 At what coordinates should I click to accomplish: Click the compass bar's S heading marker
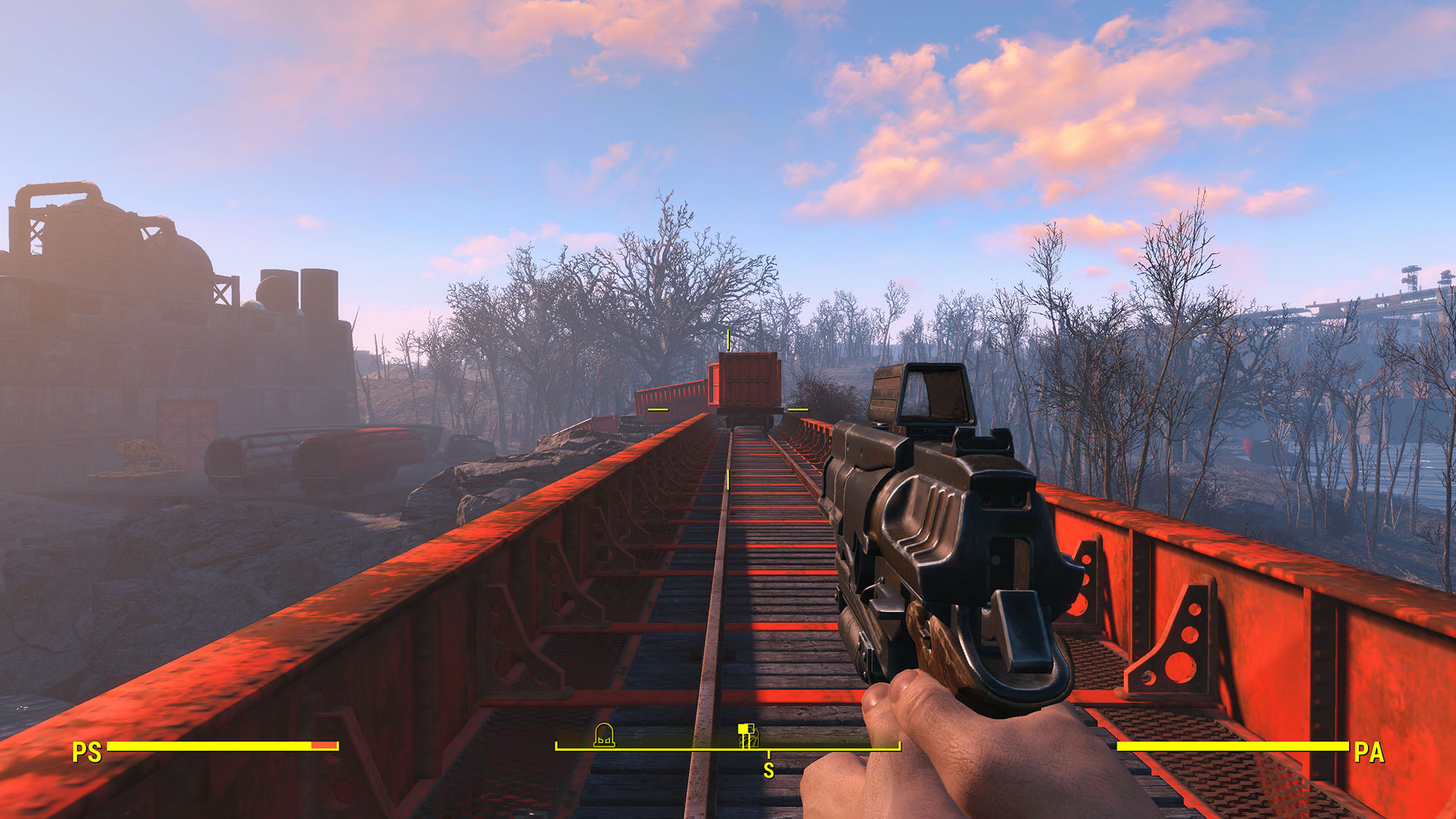tap(769, 770)
